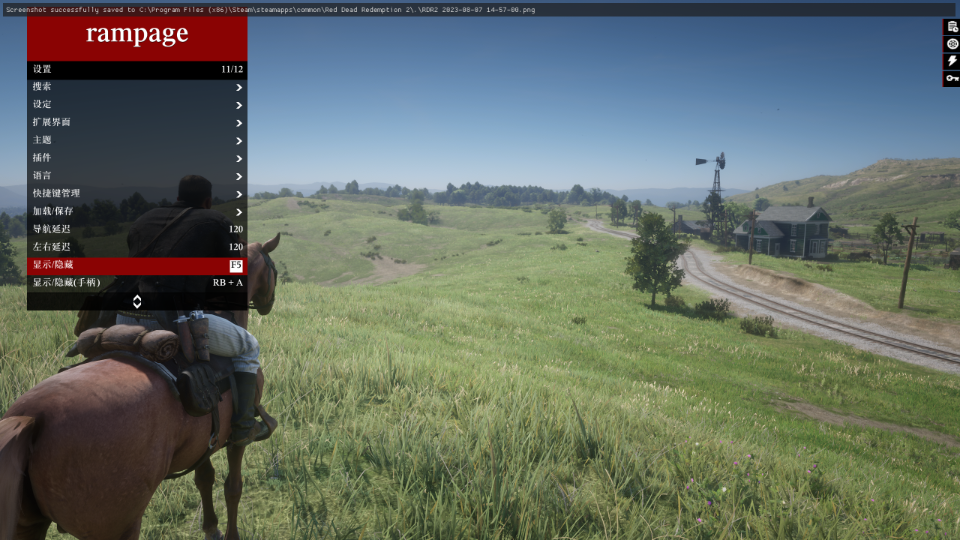
Task: Select the 加载/保存 load/save entry
Action: (x=137, y=212)
